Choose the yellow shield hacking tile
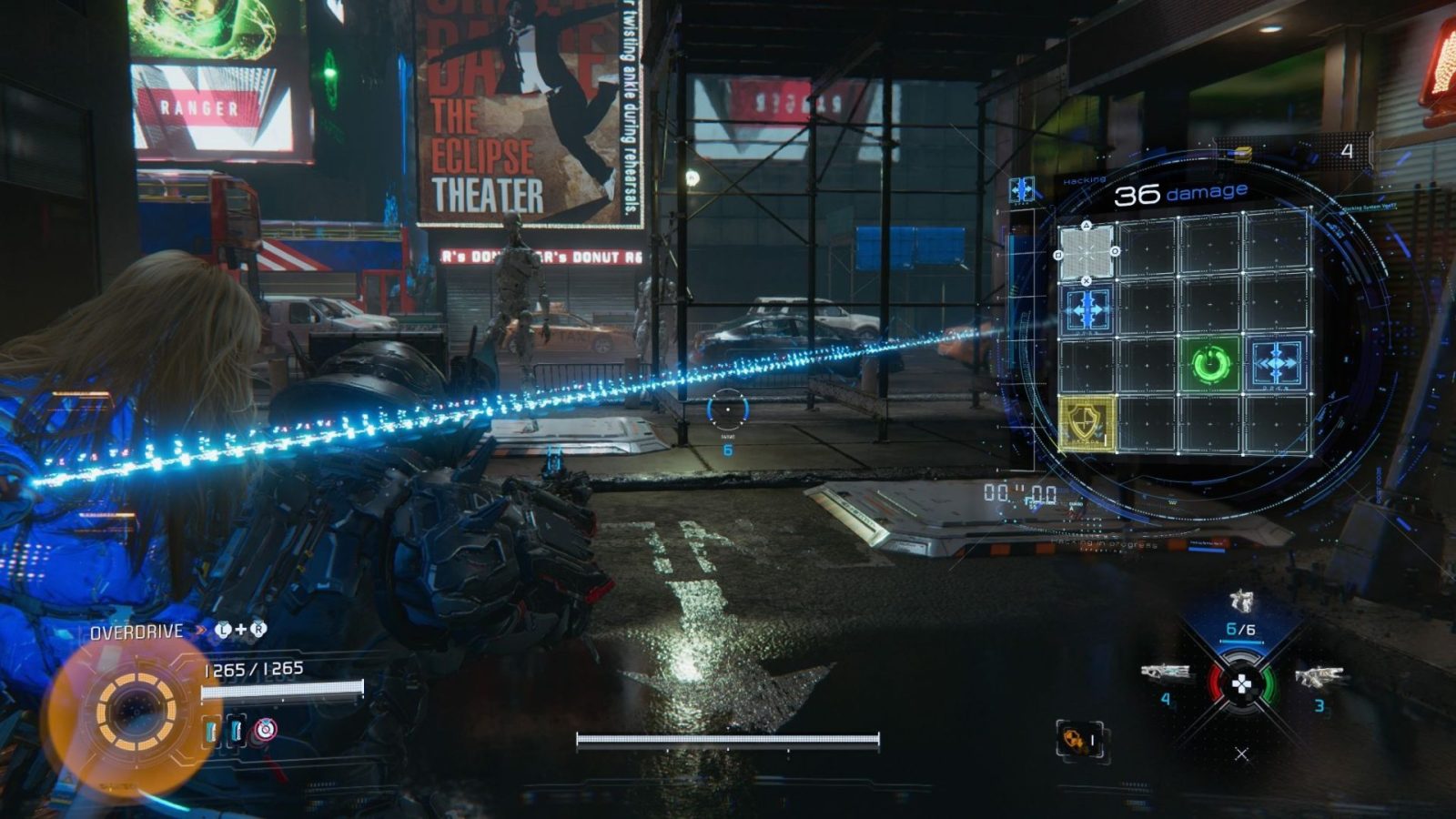Screen dimensions: 1456x819 coord(1087,423)
